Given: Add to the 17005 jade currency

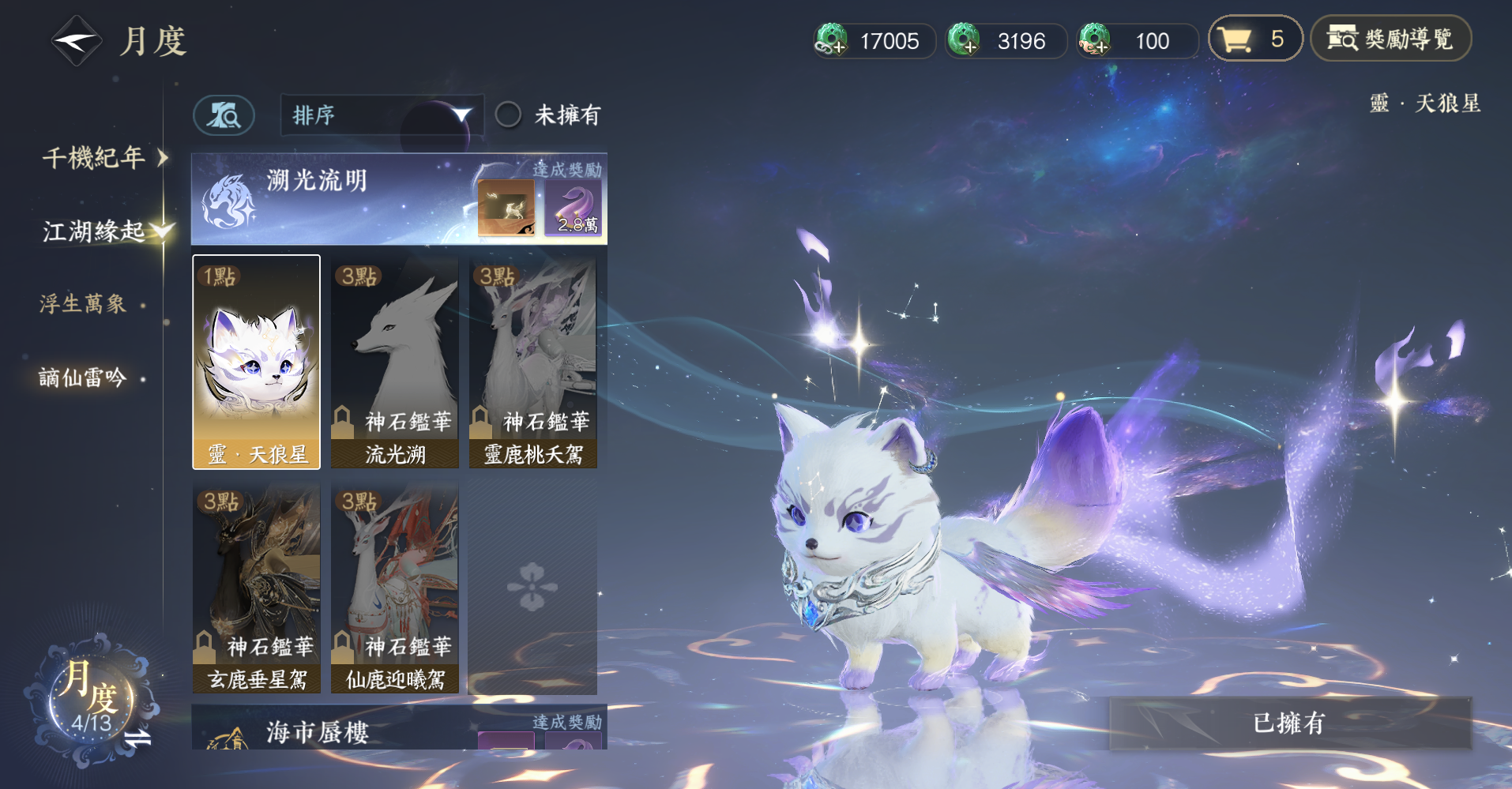Looking at the screenshot, I should pos(832,40).
